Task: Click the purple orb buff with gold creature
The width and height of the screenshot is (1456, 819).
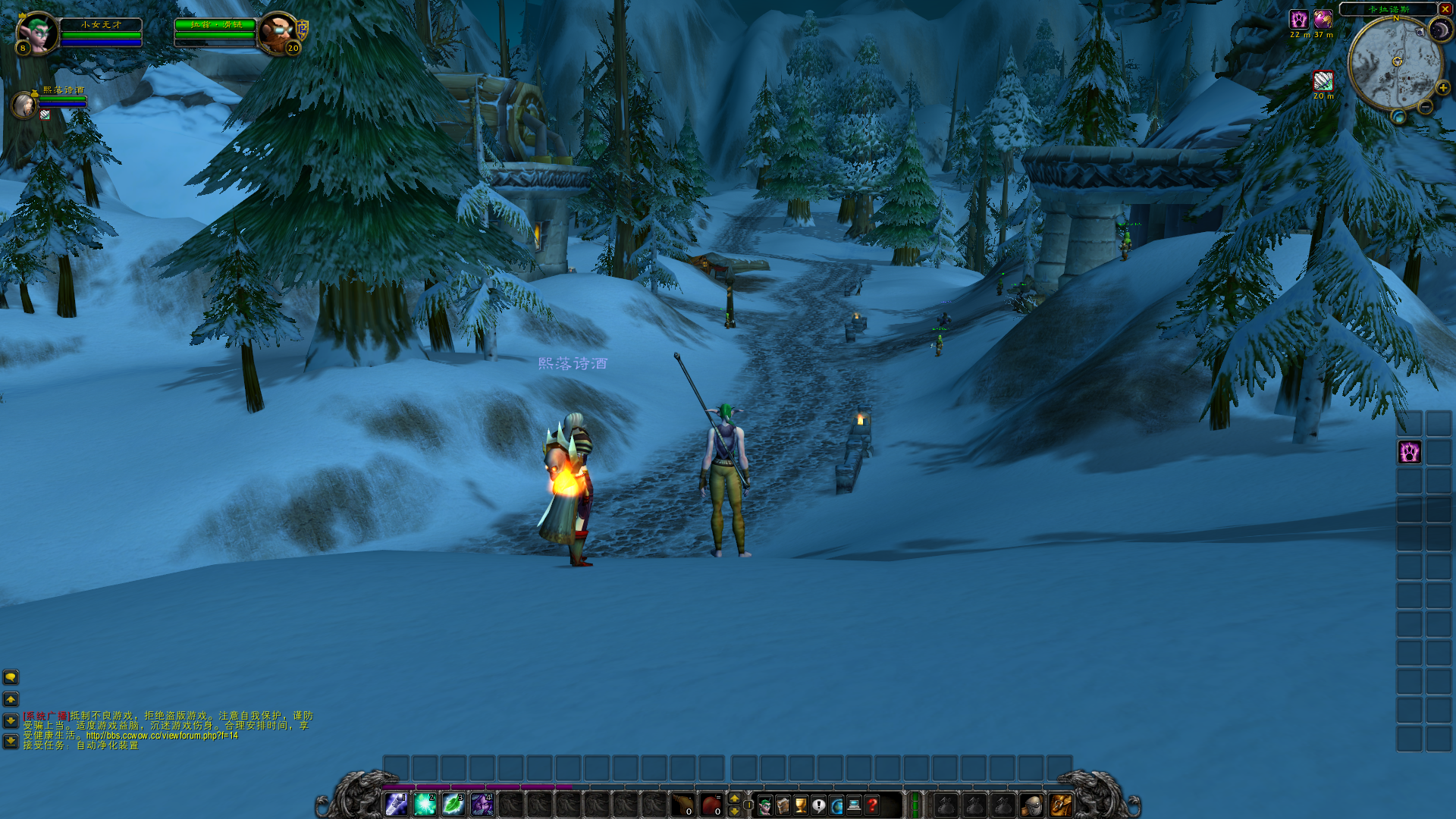Action: click(x=1323, y=19)
